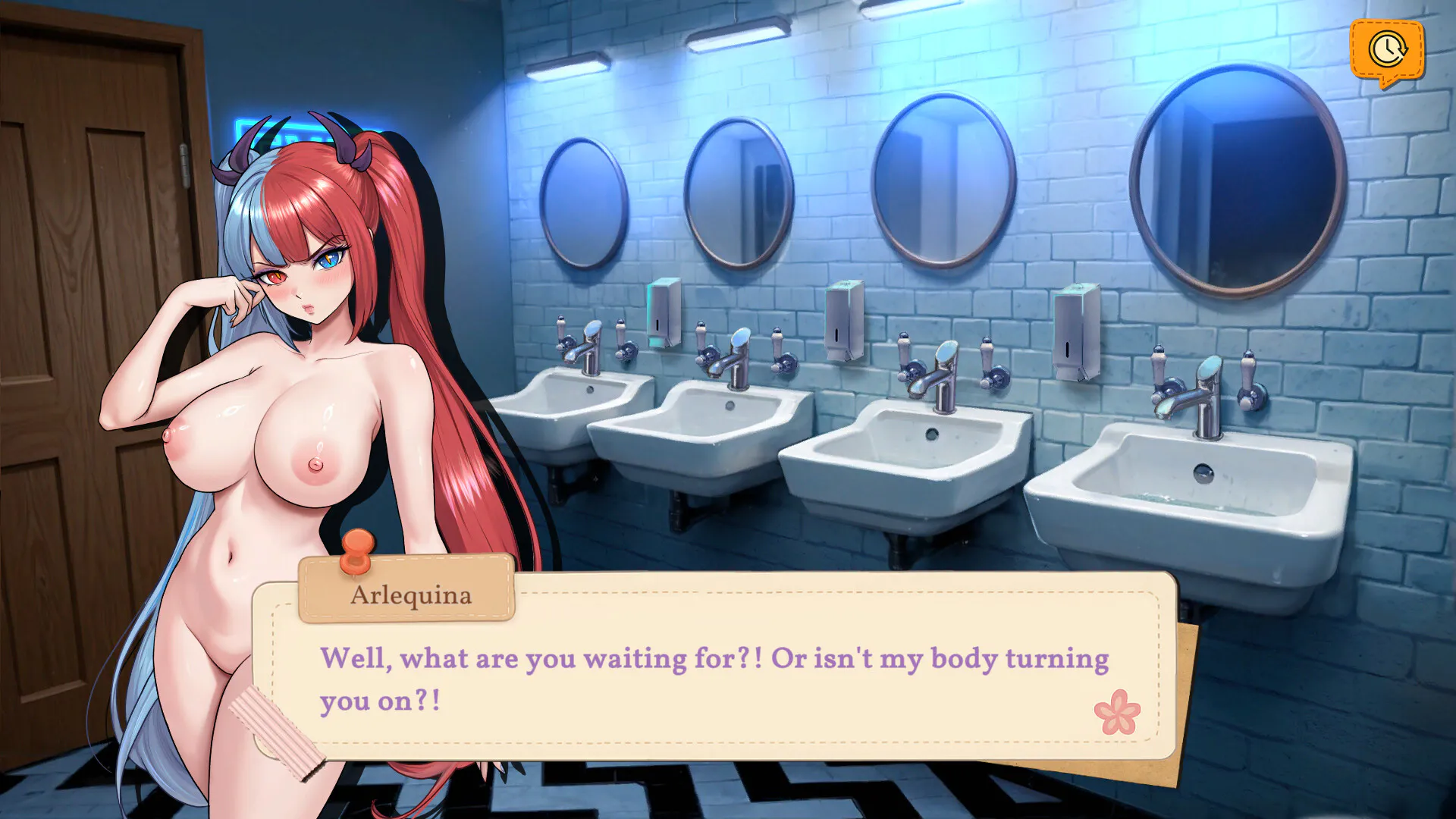The height and width of the screenshot is (819, 1456).
Task: Open the orange dialogue history clock icon
Action: (x=1386, y=50)
